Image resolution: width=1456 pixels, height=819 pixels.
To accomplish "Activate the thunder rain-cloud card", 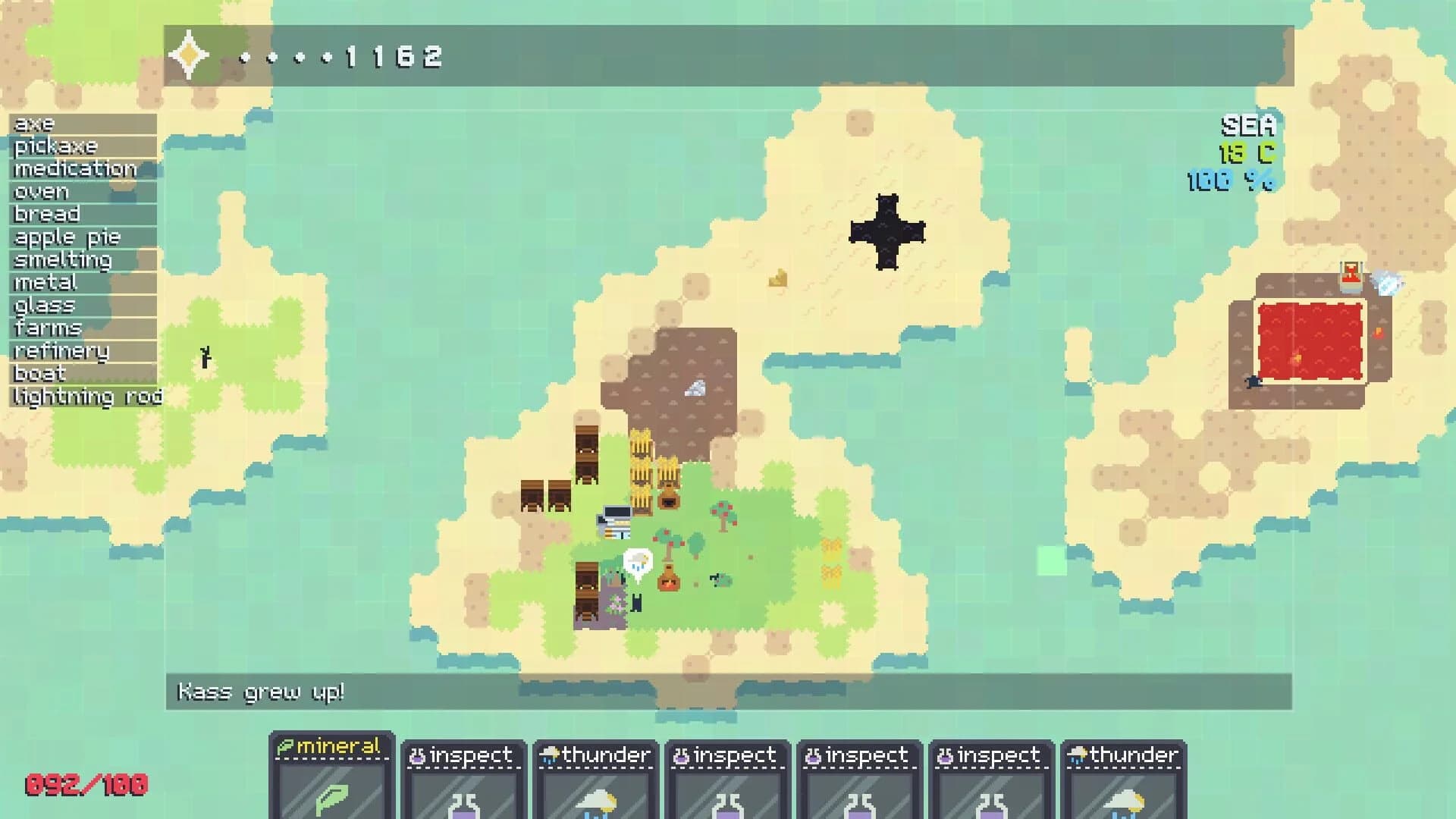I will point(595,781).
